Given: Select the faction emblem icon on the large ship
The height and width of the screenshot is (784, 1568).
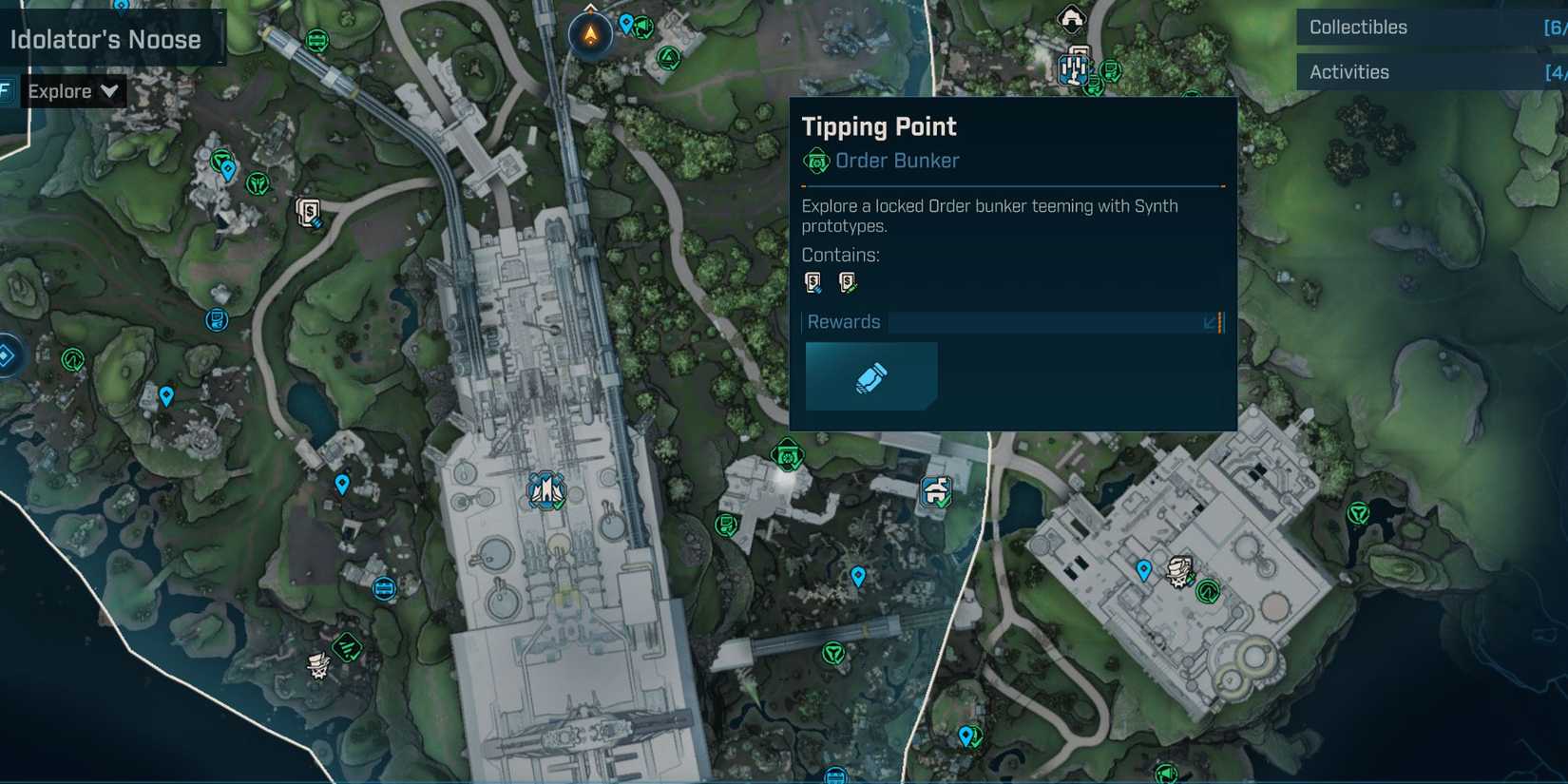Looking at the screenshot, I should coord(545,489).
